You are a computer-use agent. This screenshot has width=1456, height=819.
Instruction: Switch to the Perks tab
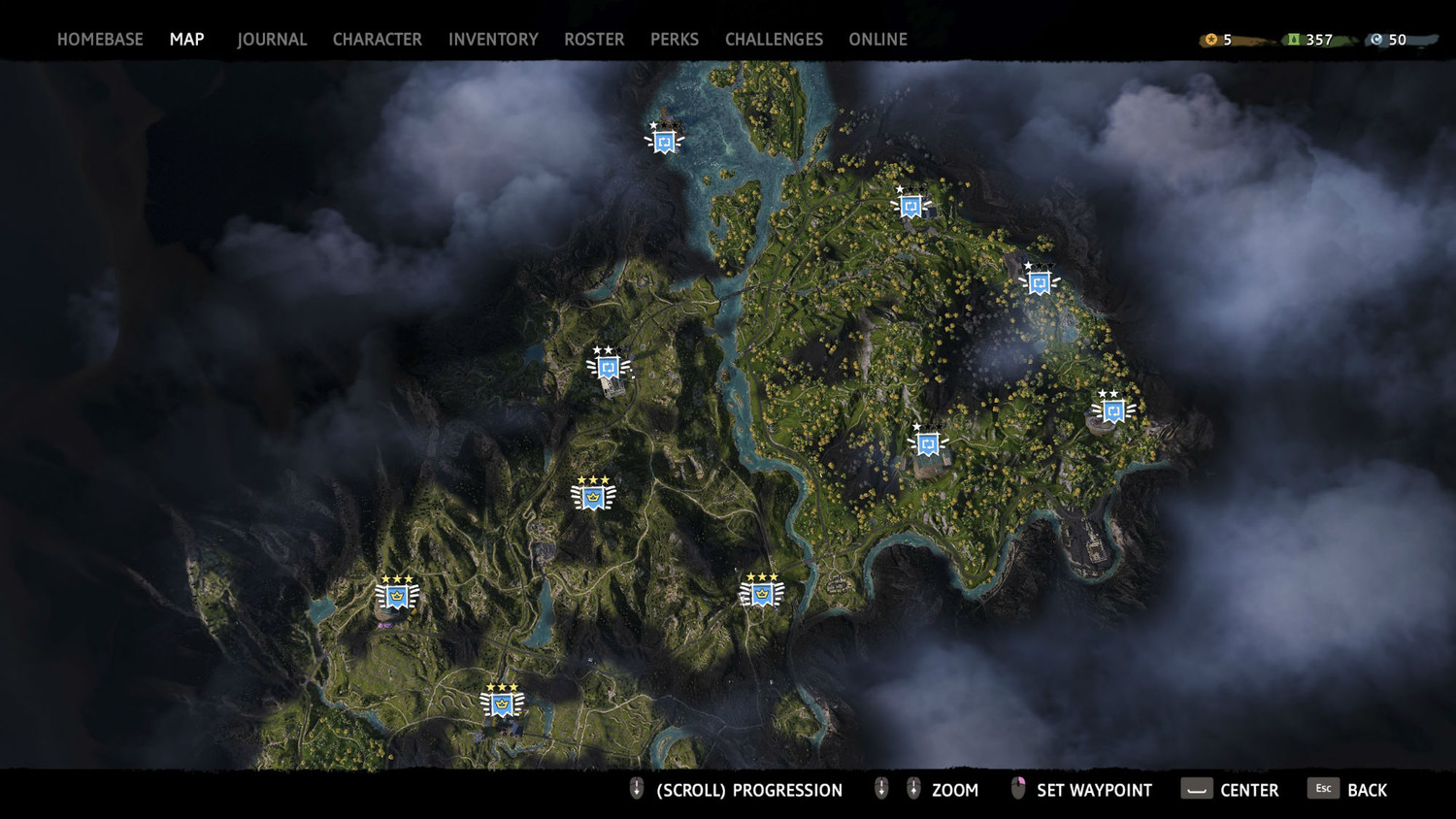tap(675, 40)
